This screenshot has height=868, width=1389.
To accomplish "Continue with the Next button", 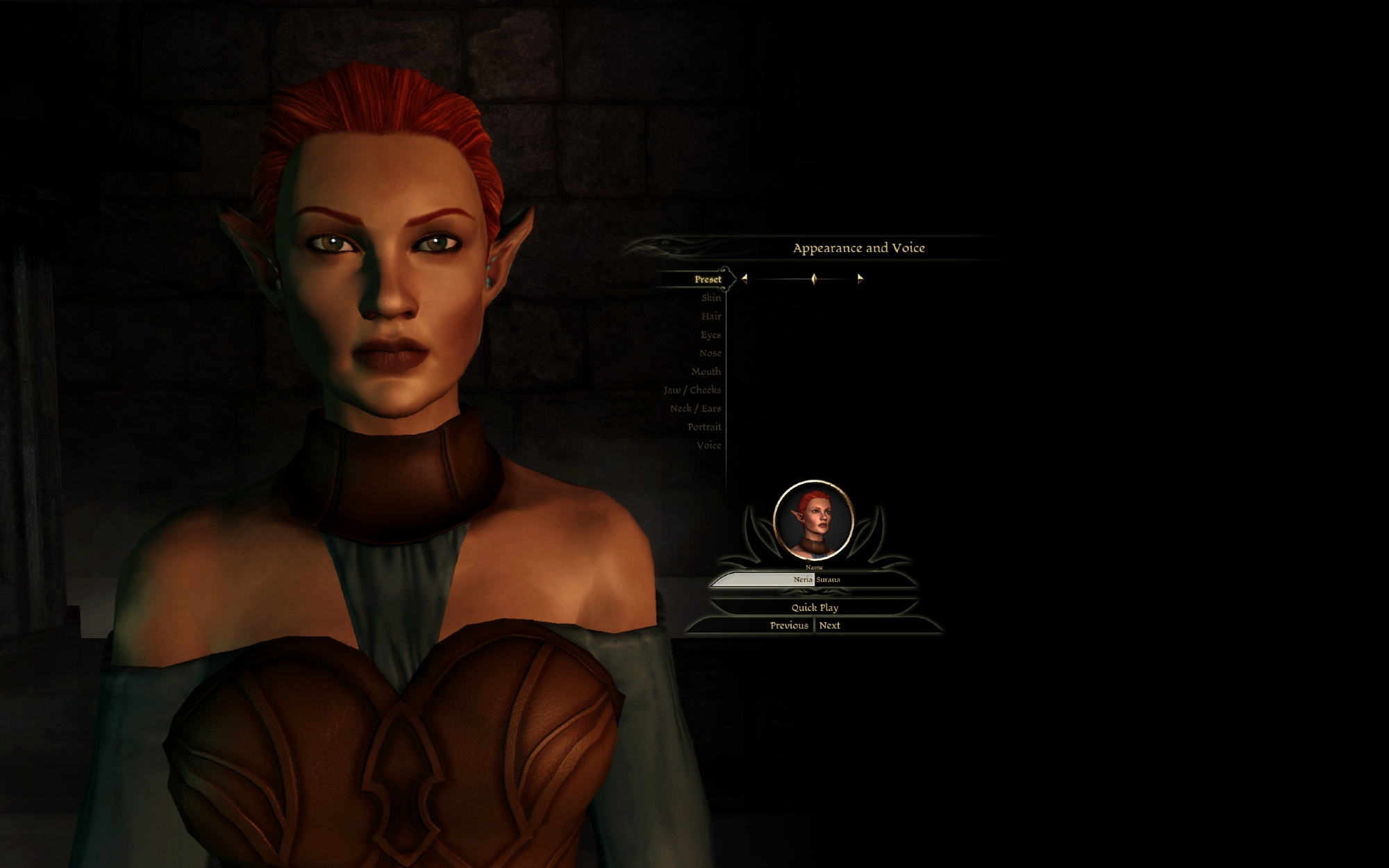I will click(x=829, y=626).
